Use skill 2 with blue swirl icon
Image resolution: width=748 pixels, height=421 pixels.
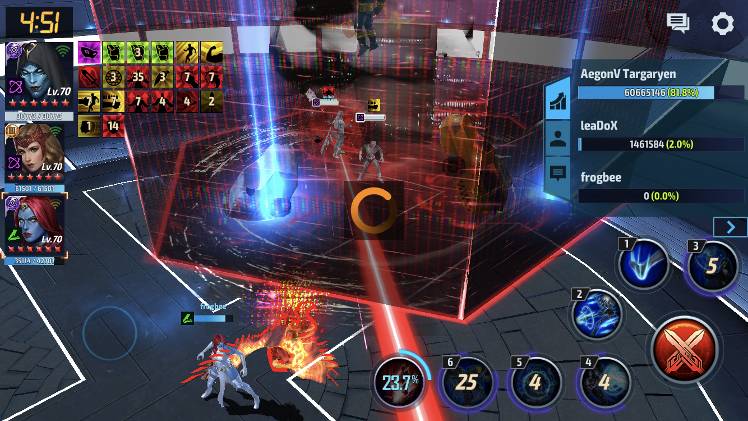(596, 314)
